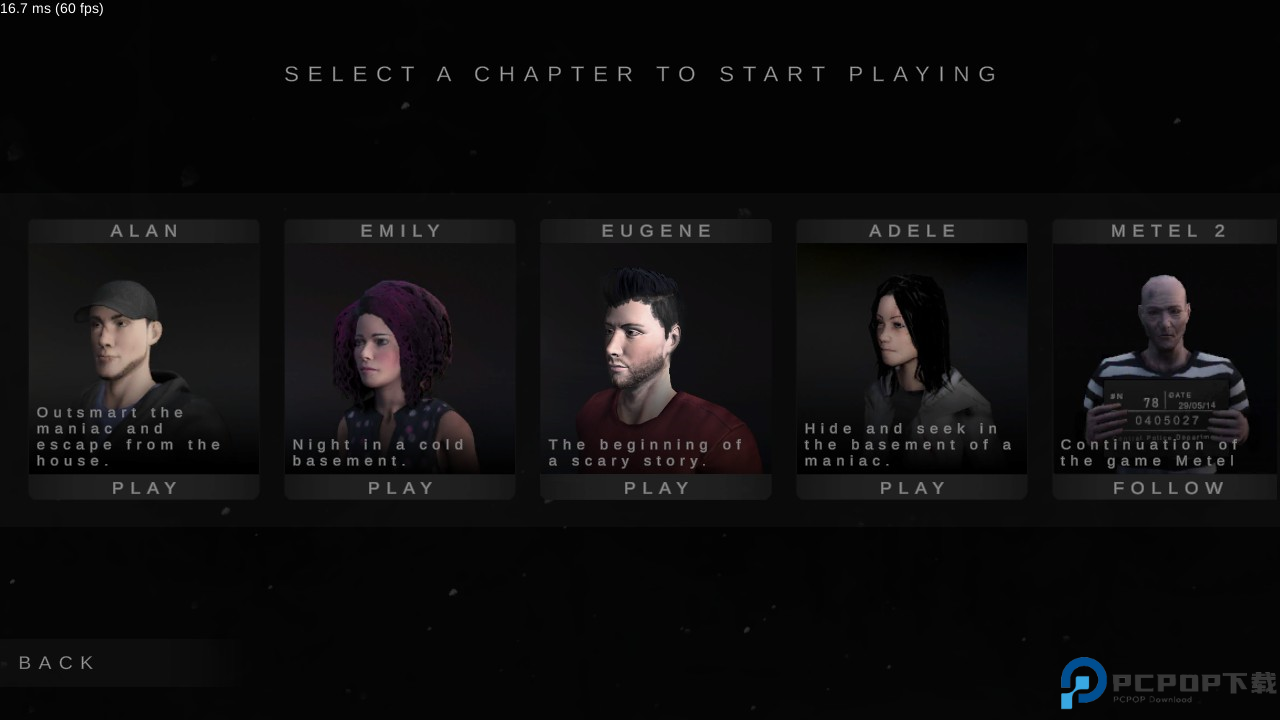Start the Emily chapter with PLAY

[x=401, y=488]
